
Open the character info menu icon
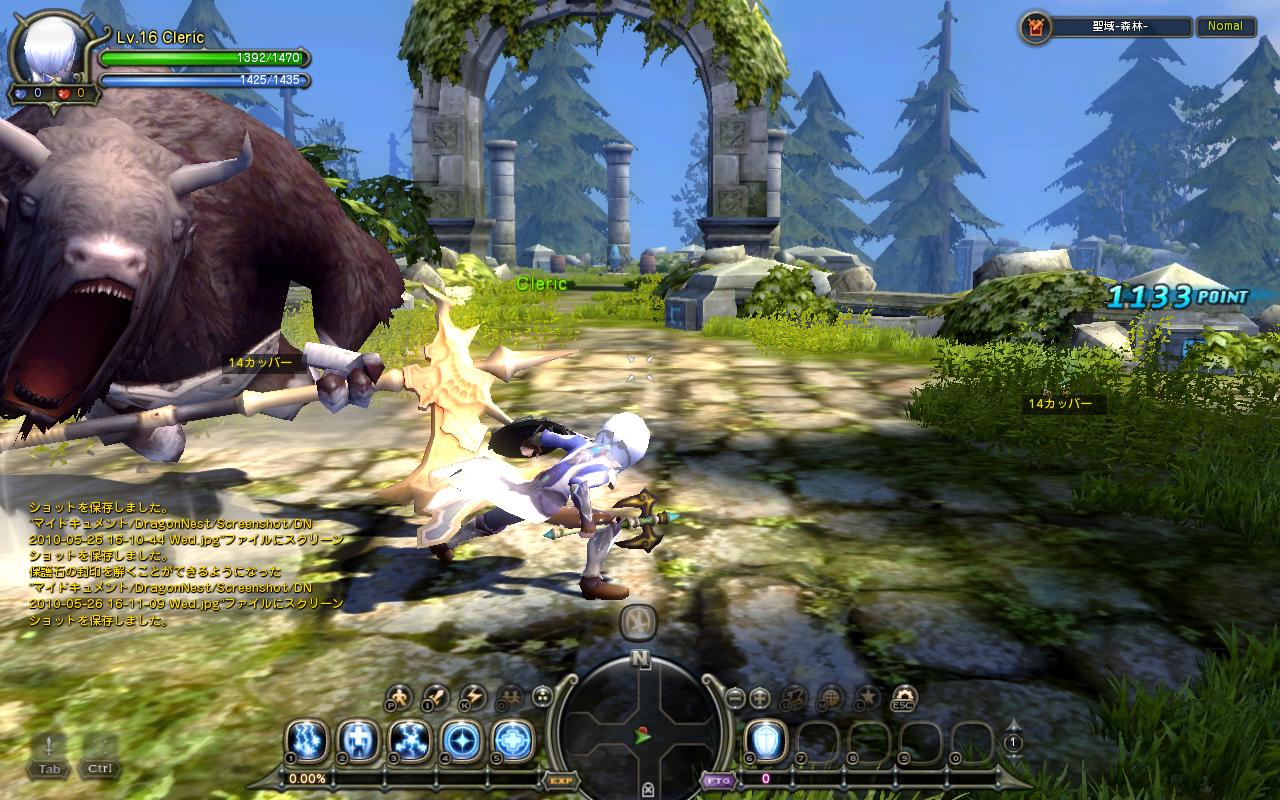tap(400, 696)
